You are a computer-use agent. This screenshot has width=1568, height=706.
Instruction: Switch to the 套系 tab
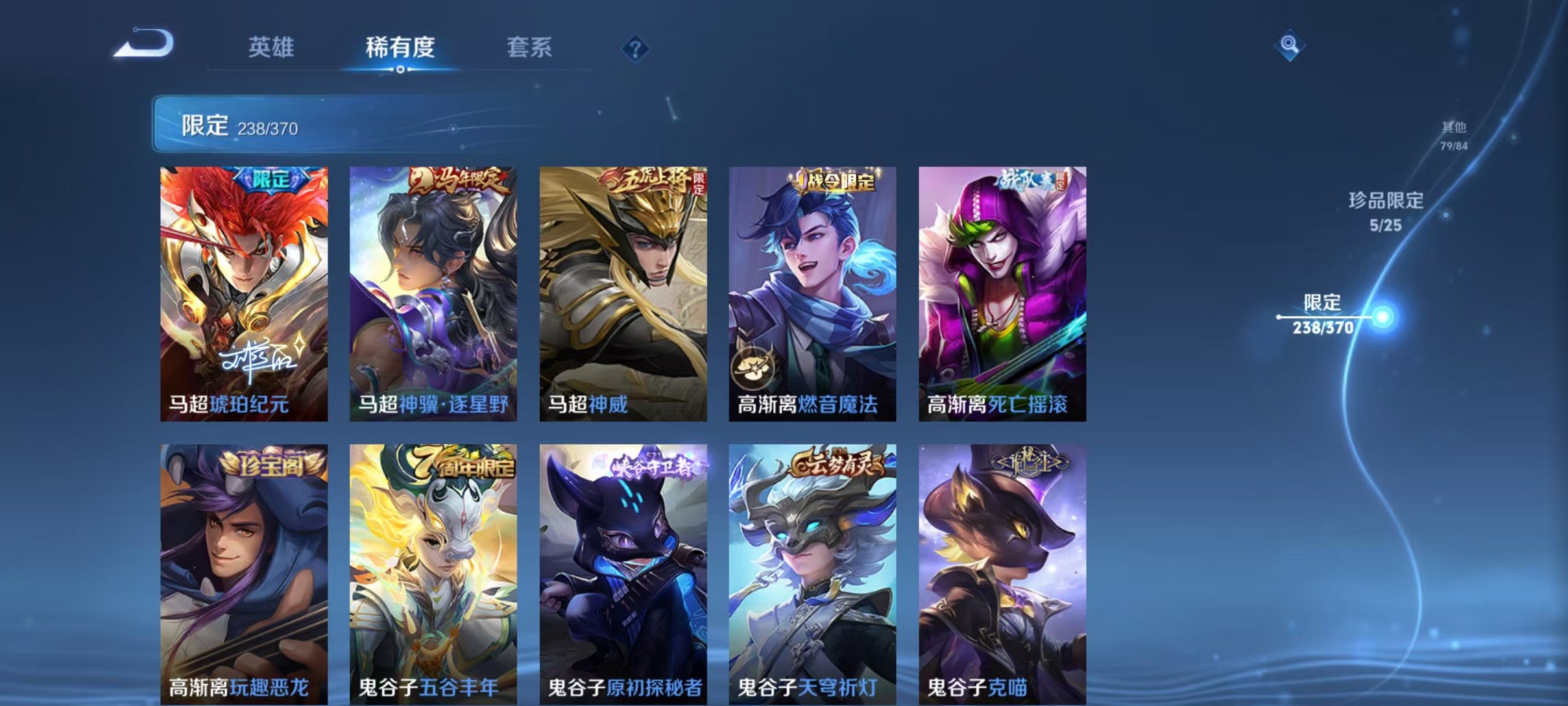point(531,47)
